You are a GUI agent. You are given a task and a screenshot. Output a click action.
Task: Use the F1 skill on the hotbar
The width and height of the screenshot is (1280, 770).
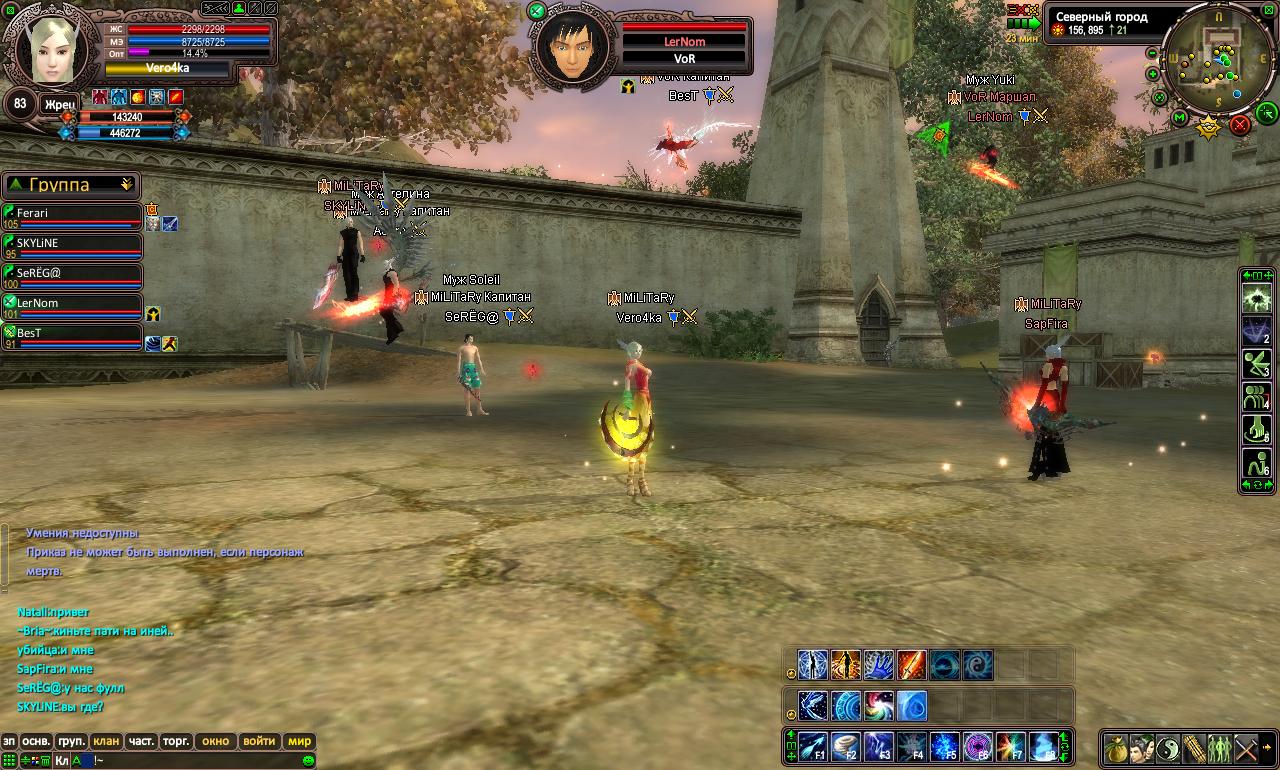[x=813, y=747]
